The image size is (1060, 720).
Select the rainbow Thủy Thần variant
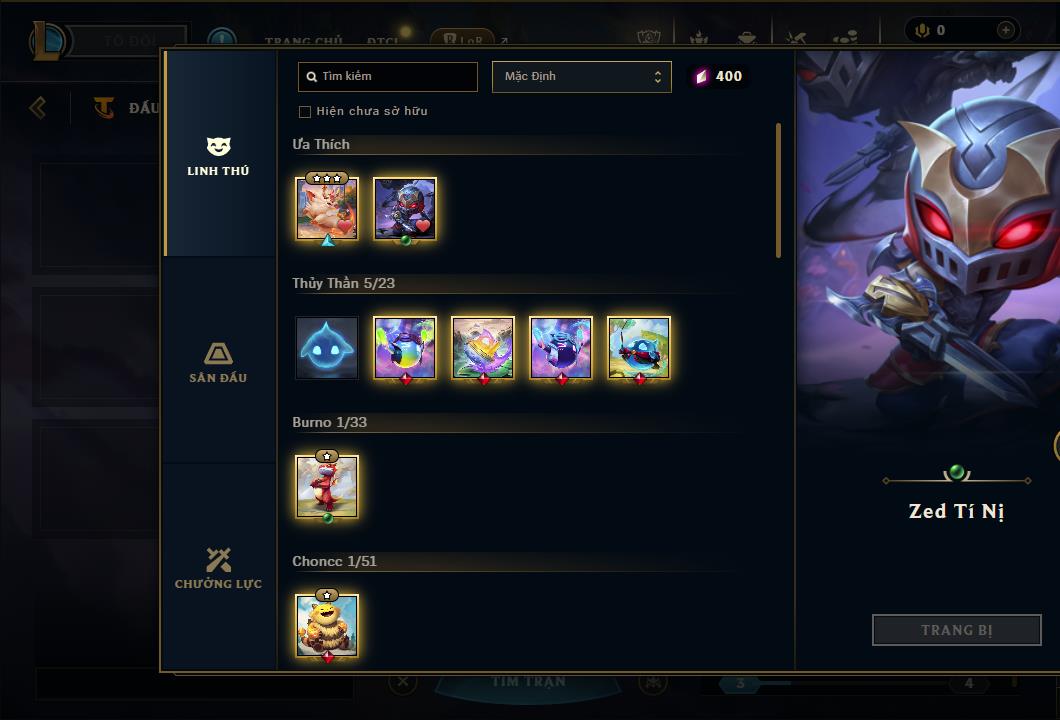tap(405, 348)
